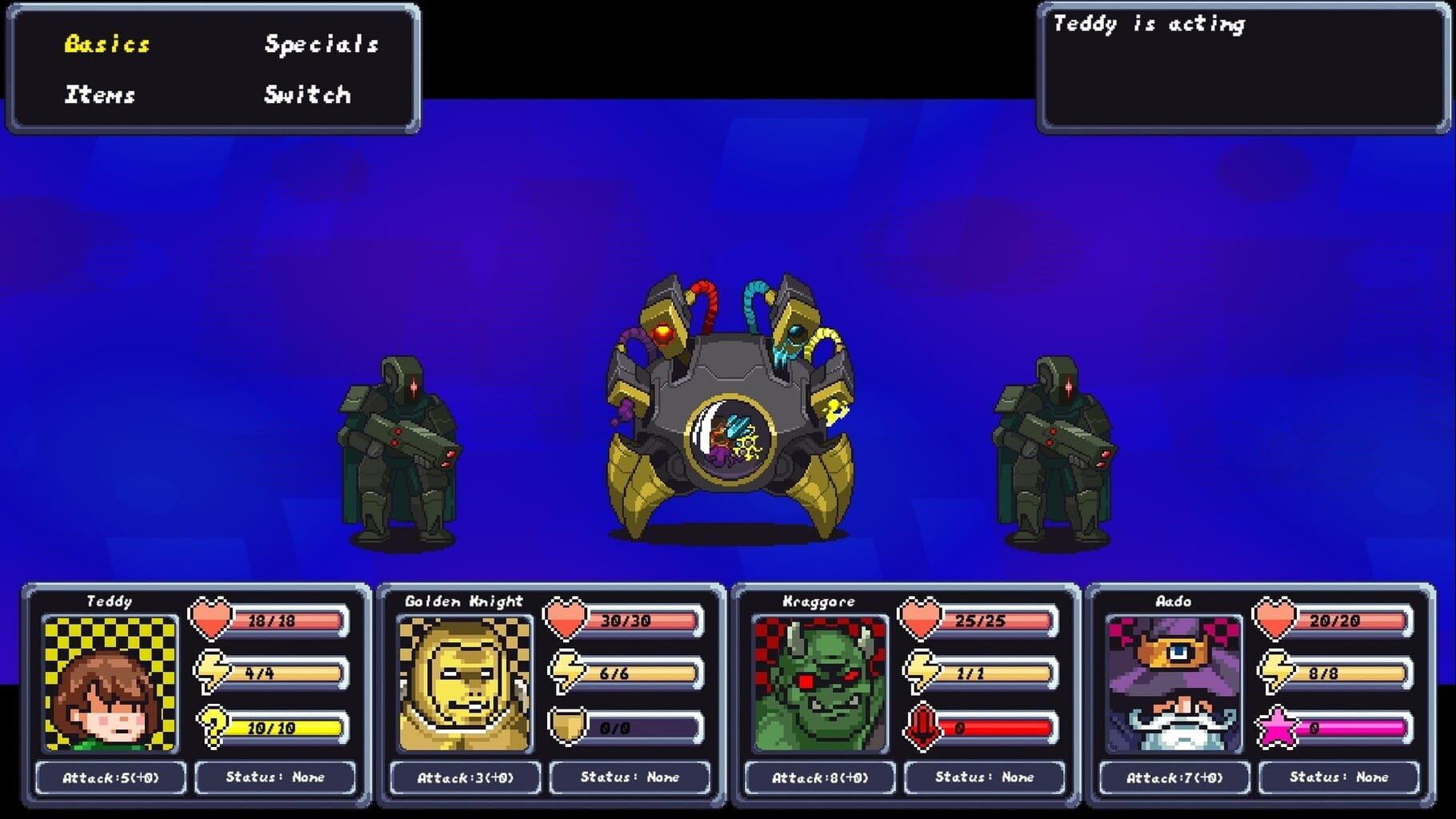Select the central robot boss enemy
Viewport: 1456px width, 819px height.
[x=728, y=408]
